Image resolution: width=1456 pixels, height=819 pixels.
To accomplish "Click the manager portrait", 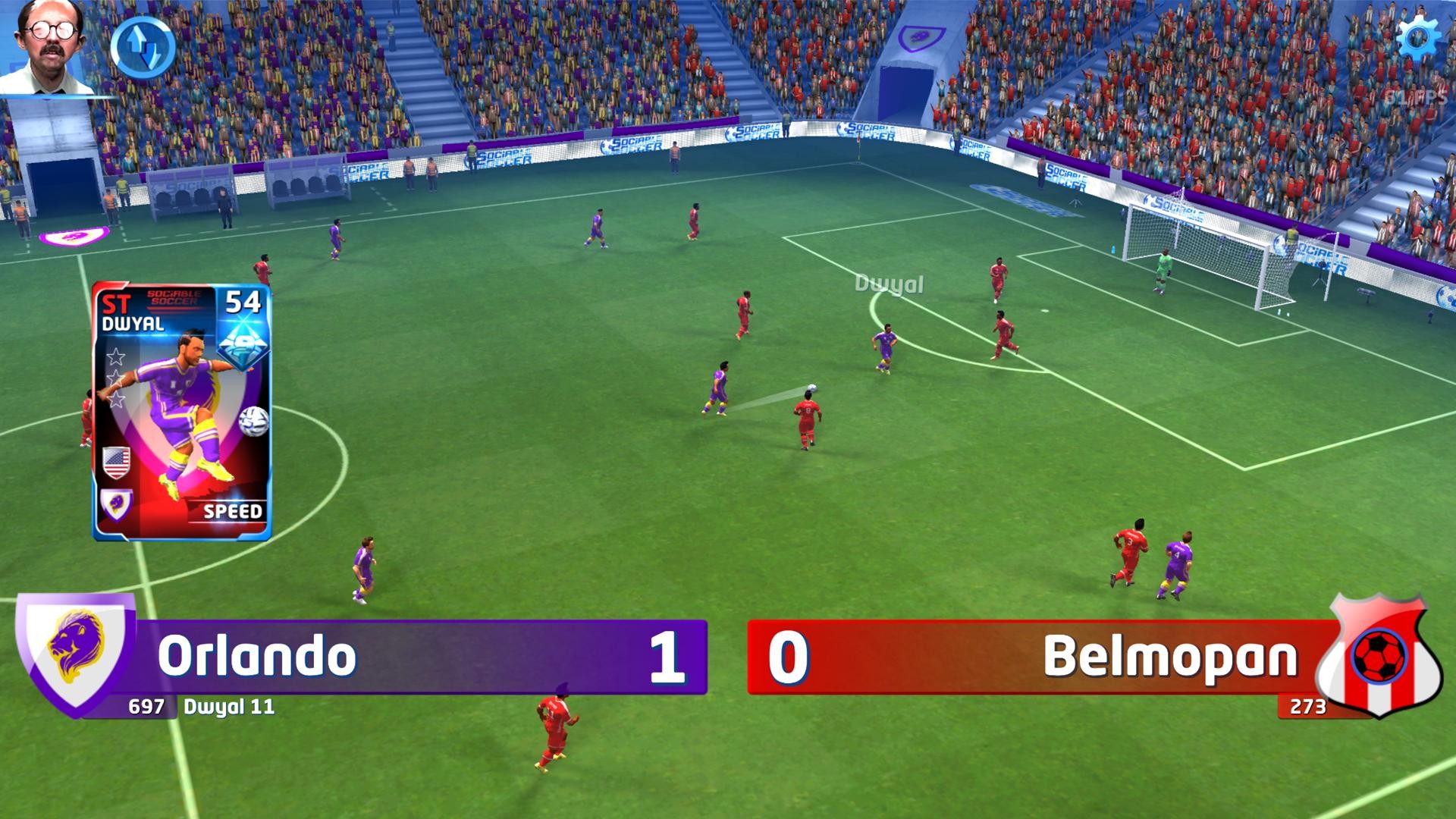I will 49,47.
